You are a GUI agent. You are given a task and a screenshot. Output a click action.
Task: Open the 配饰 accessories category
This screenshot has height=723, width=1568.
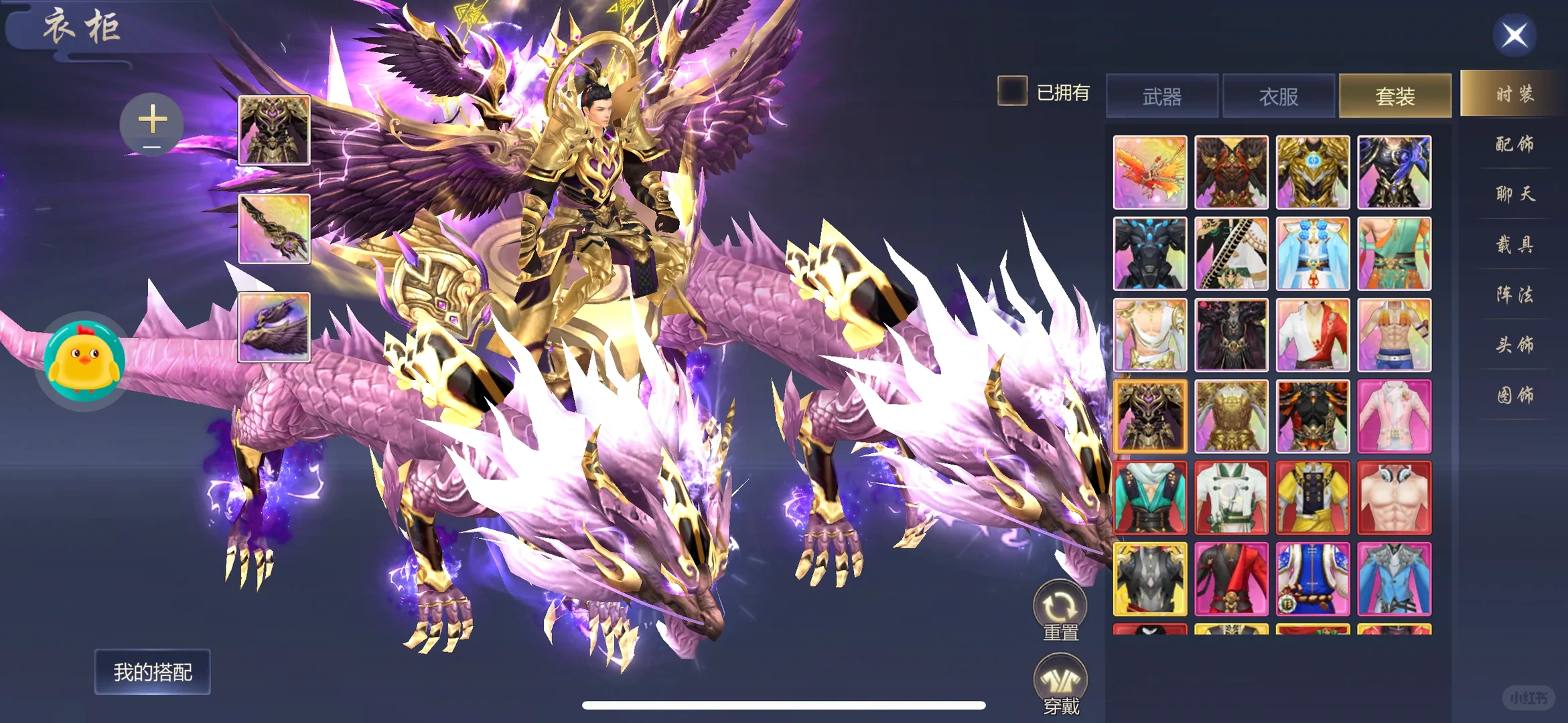pyautogui.click(x=1514, y=144)
